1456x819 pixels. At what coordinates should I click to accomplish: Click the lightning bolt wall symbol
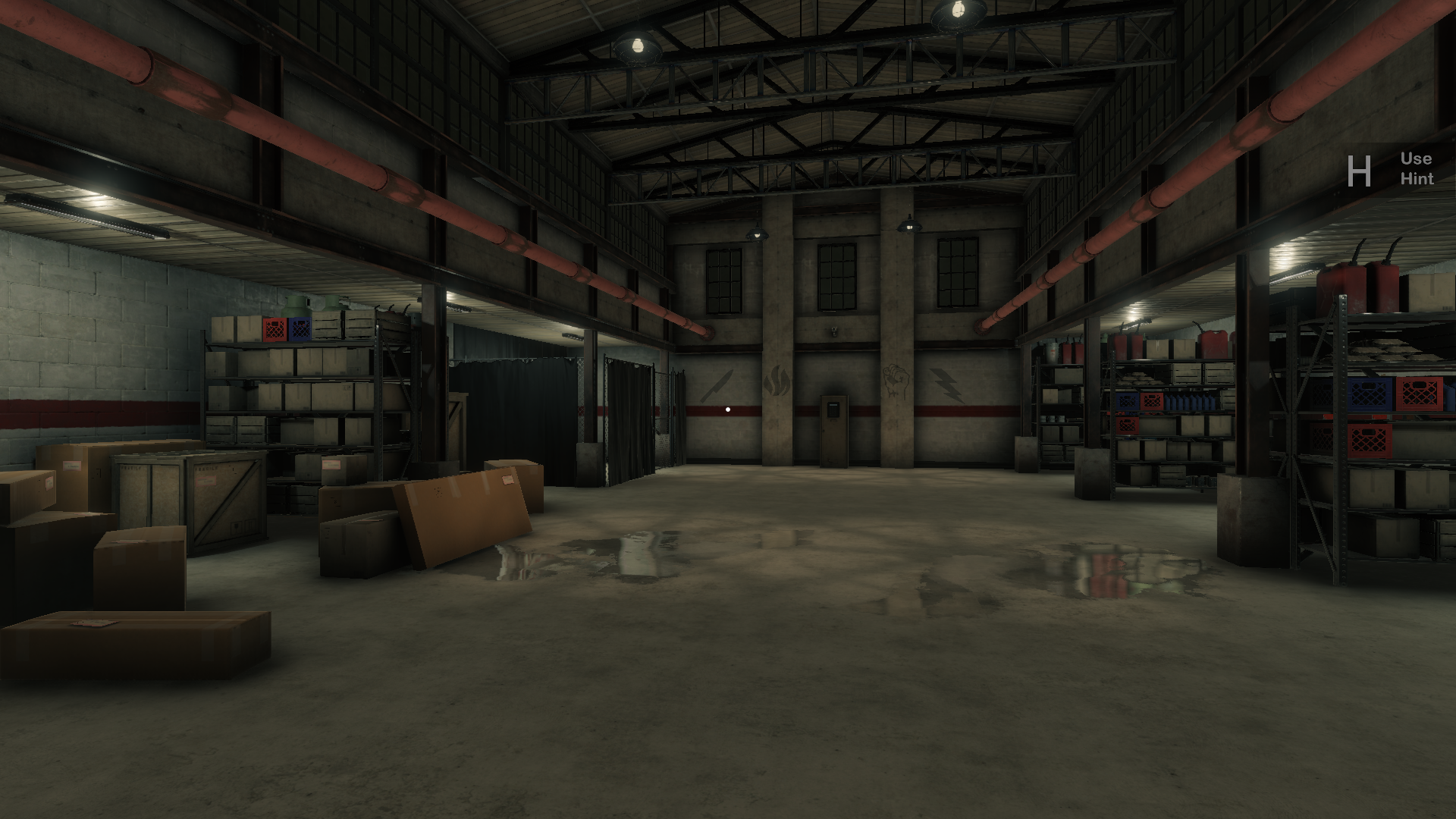[946, 384]
